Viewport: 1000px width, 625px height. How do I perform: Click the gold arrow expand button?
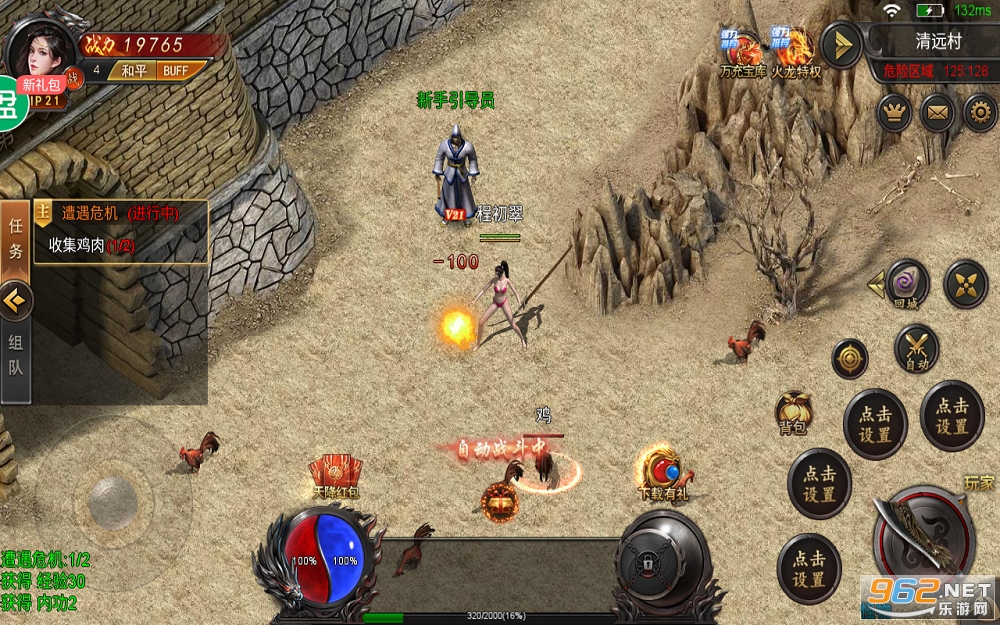click(x=841, y=45)
